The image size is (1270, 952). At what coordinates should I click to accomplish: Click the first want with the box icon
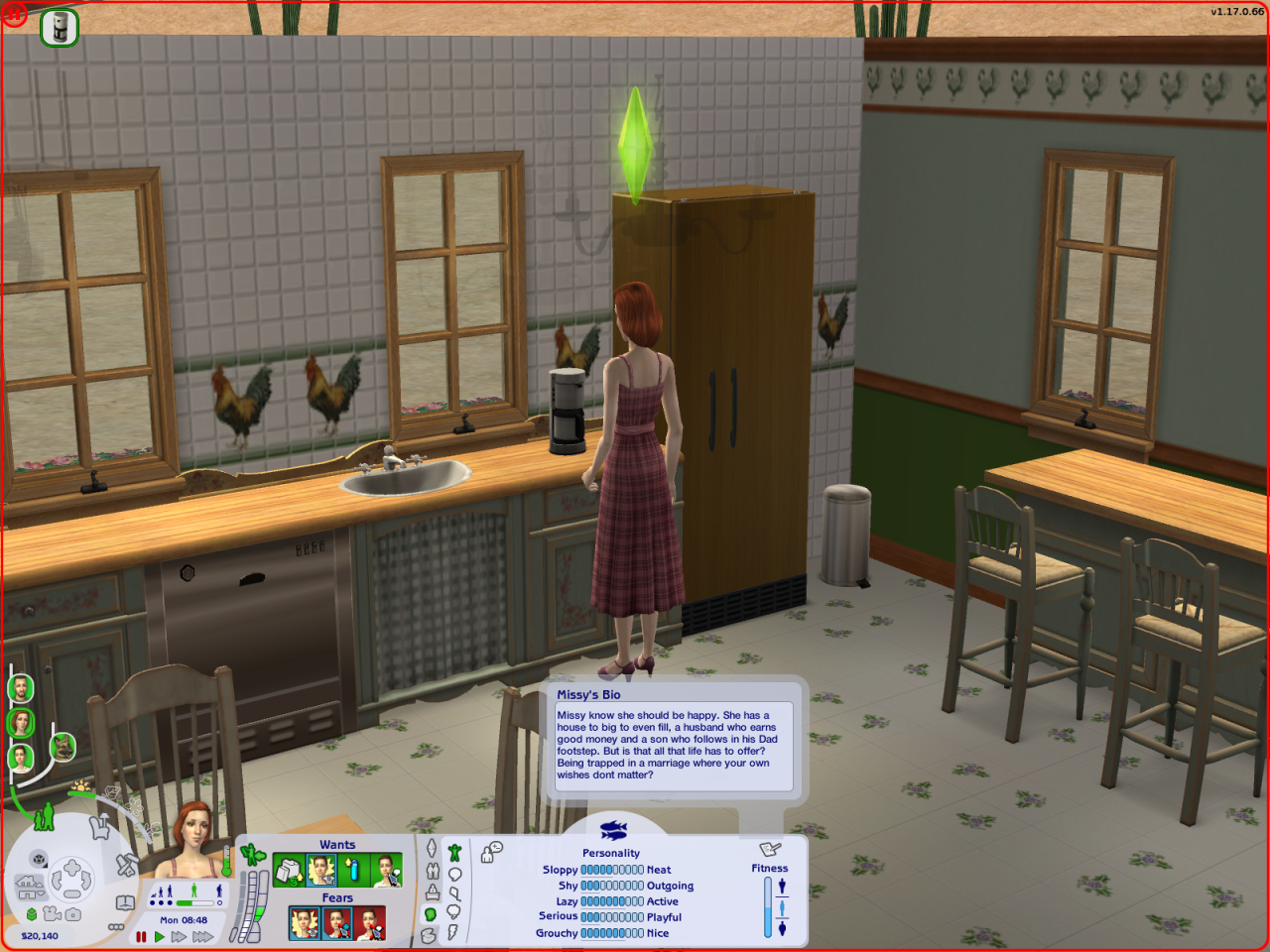pos(289,871)
